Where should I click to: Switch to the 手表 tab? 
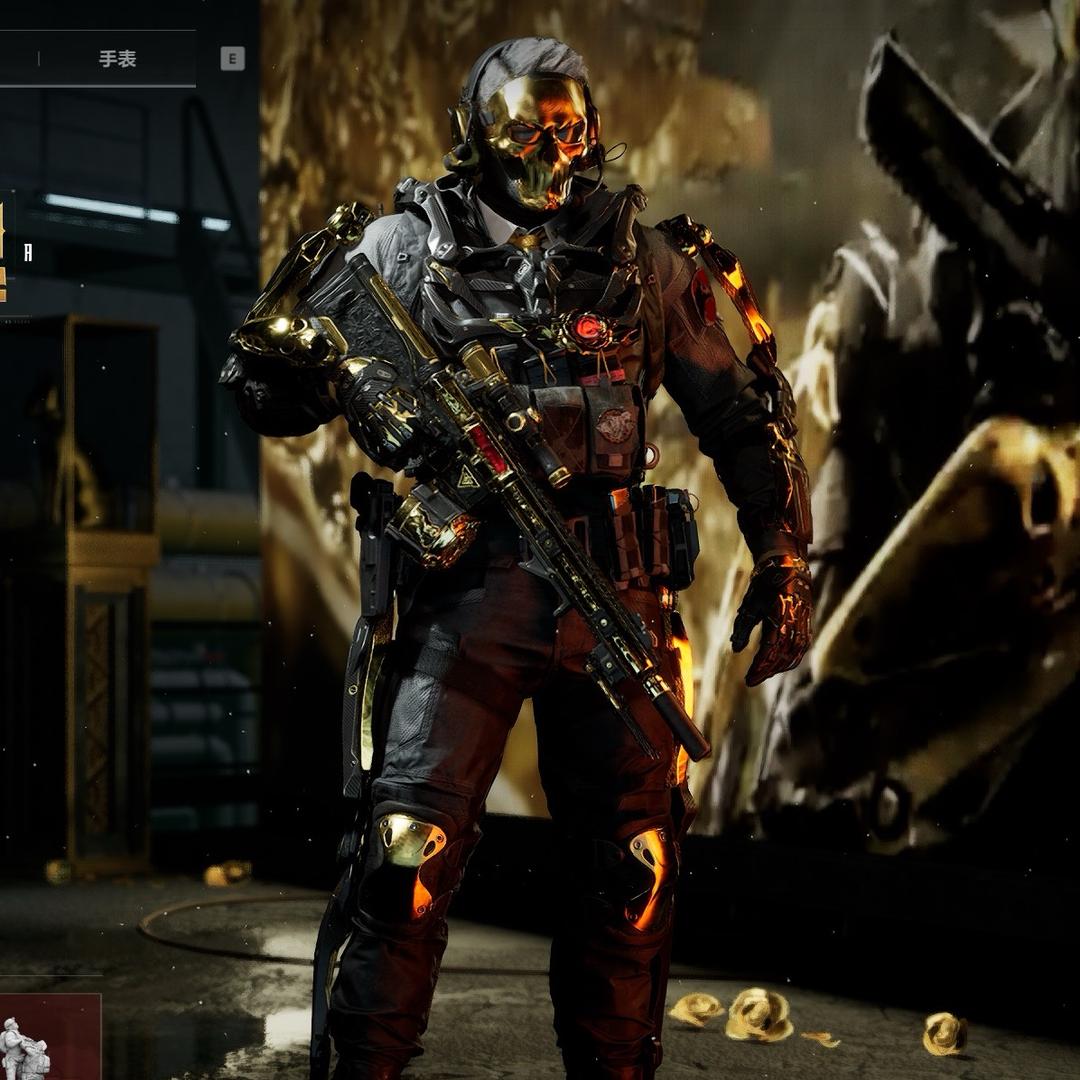pos(117,59)
